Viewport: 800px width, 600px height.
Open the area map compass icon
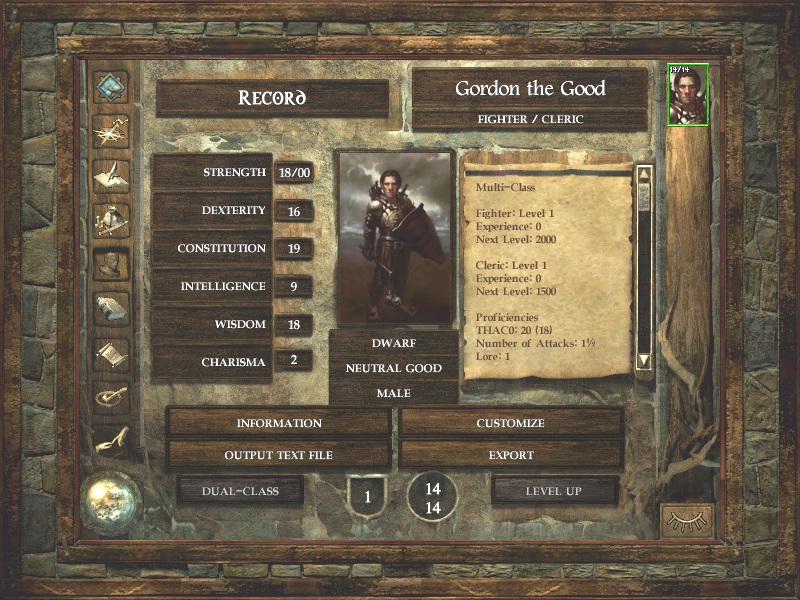[111, 132]
